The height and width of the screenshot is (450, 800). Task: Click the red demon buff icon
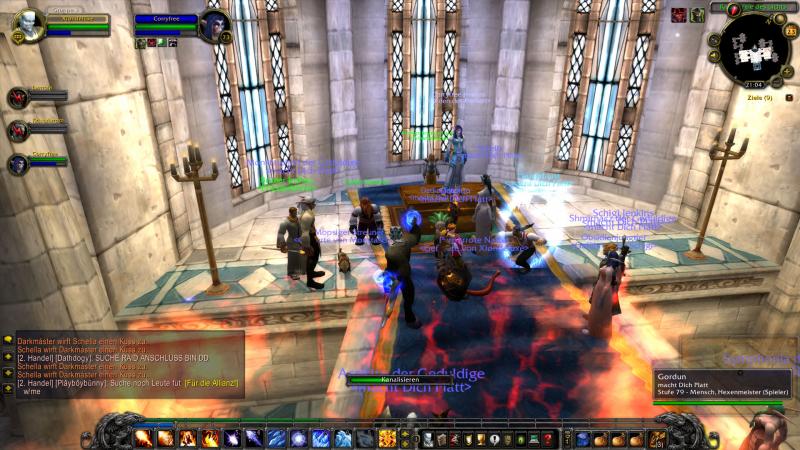click(679, 14)
